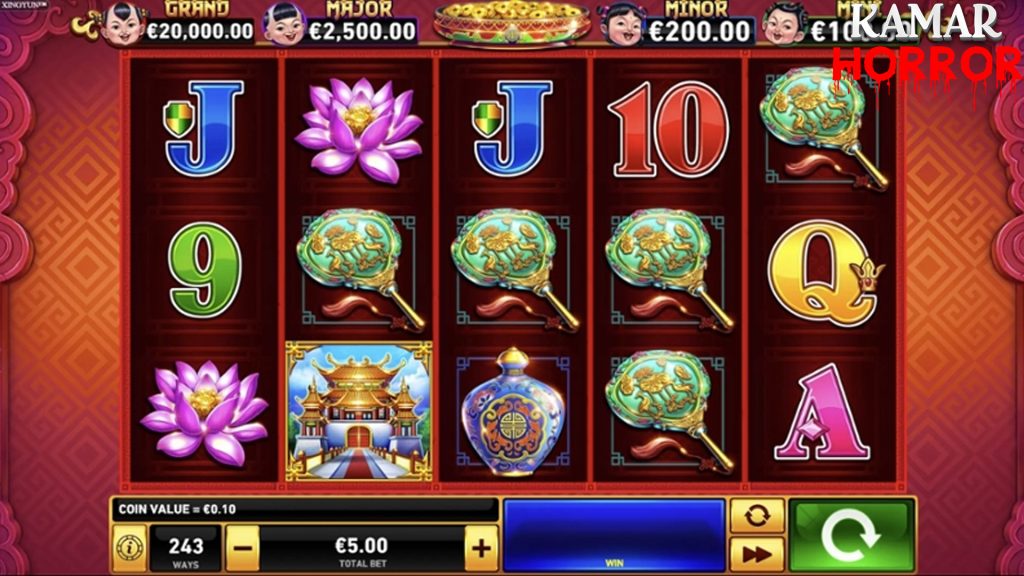
Task: Increase the total bet with the plus button
Action: 481,548
